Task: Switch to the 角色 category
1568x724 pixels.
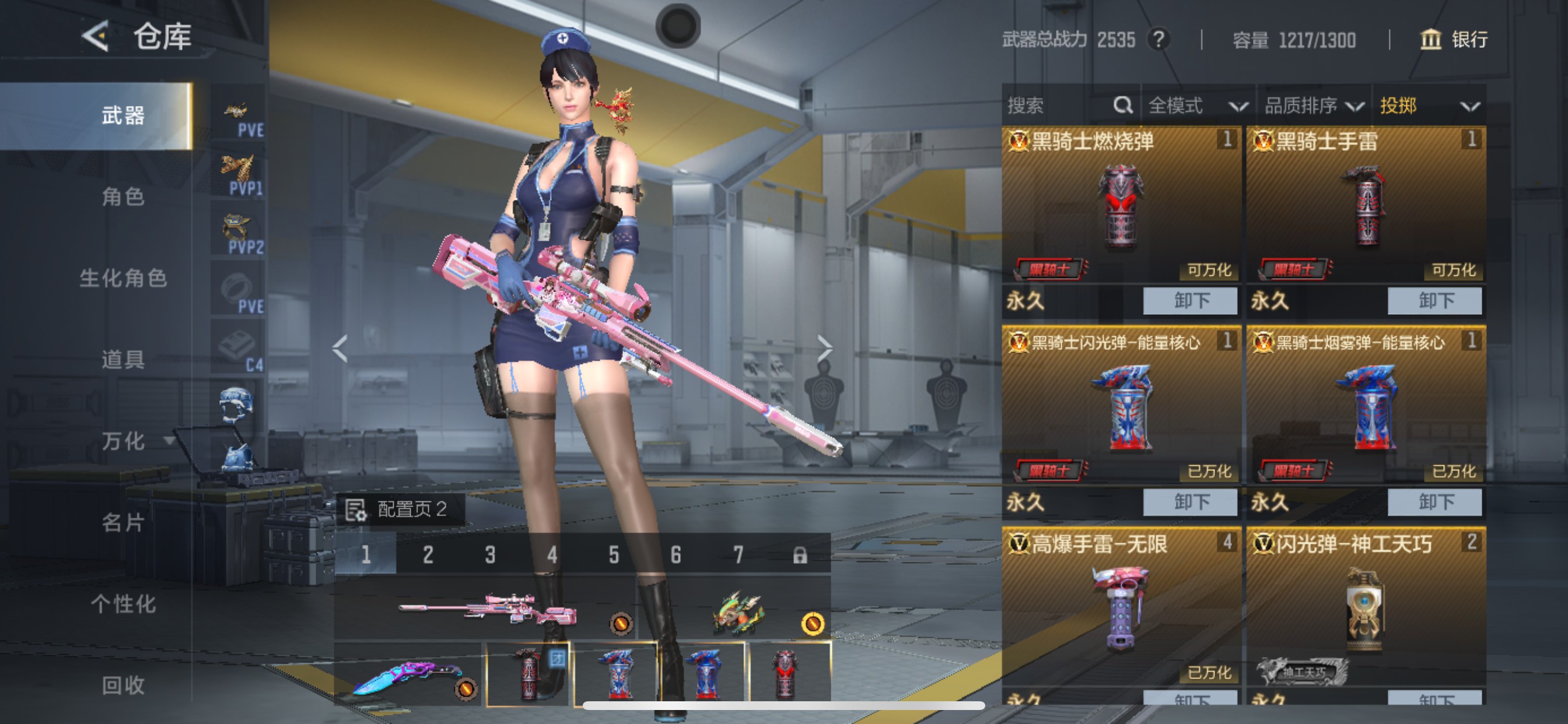Action: click(x=123, y=196)
